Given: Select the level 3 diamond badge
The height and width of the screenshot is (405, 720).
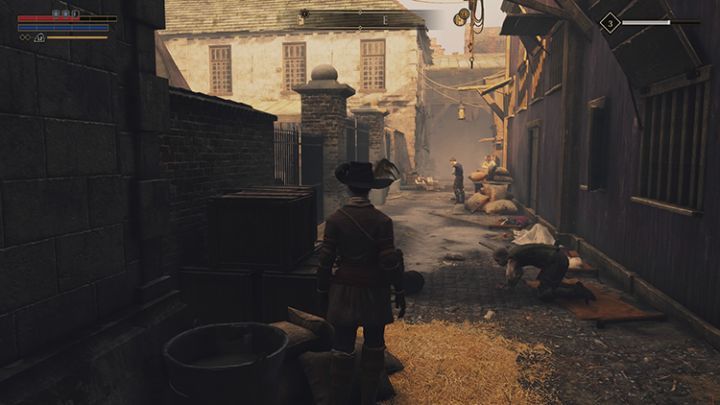Looking at the screenshot, I should pyautogui.click(x=609, y=22).
